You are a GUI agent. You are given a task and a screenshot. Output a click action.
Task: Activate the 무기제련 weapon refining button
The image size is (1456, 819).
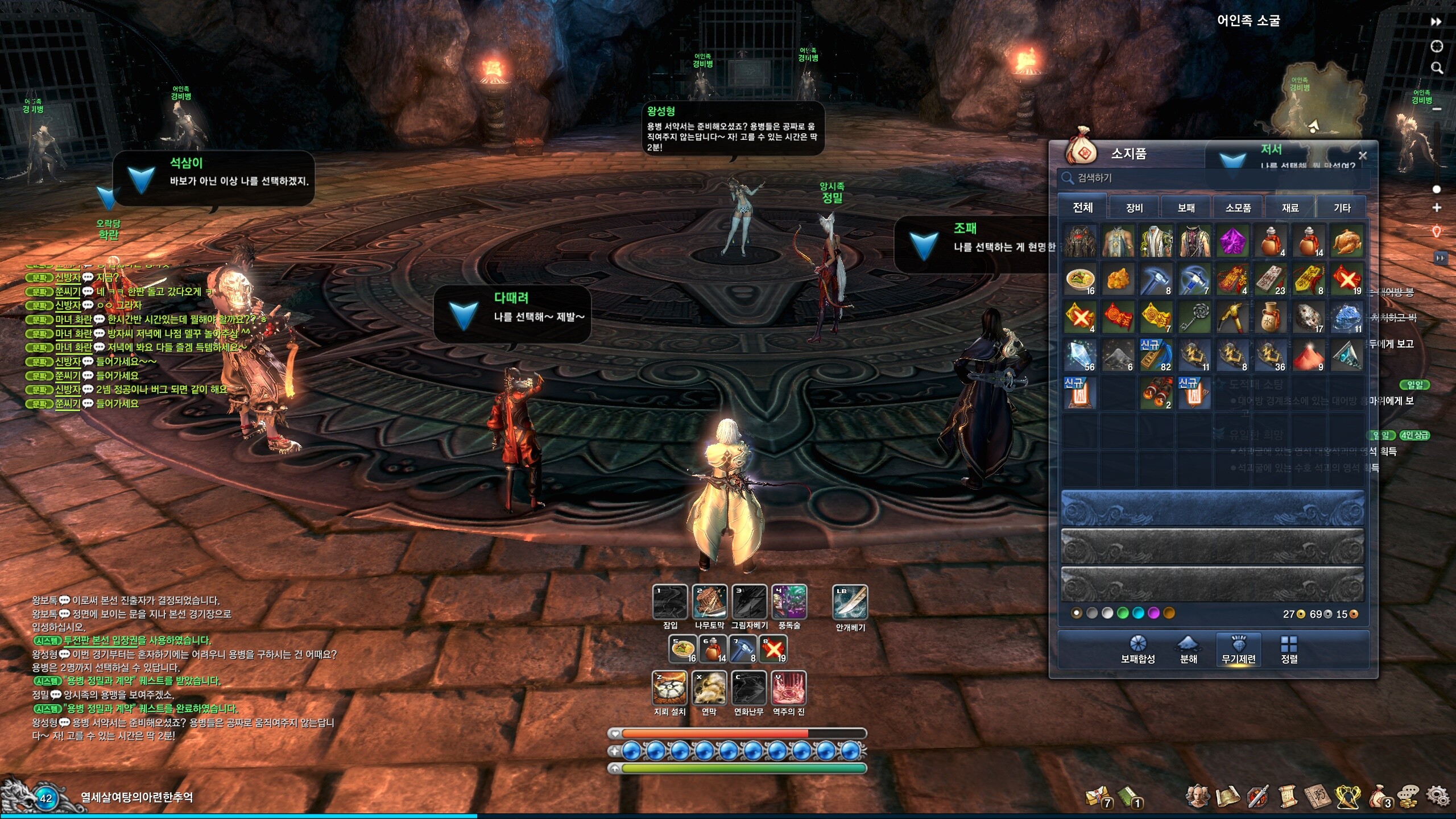[x=1239, y=650]
